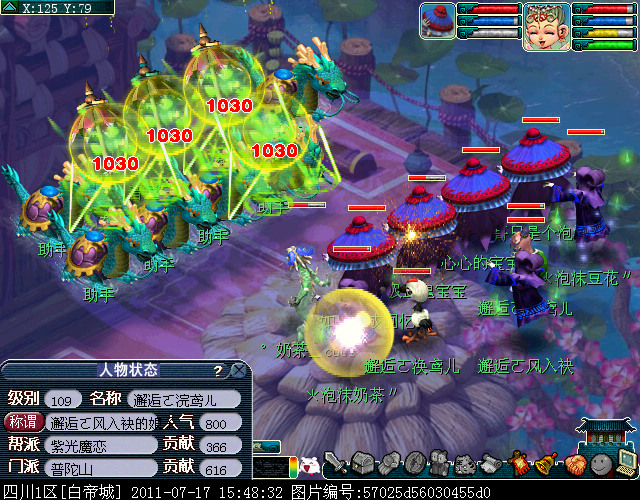Open the pet portrait with blue hat

coord(437,20)
